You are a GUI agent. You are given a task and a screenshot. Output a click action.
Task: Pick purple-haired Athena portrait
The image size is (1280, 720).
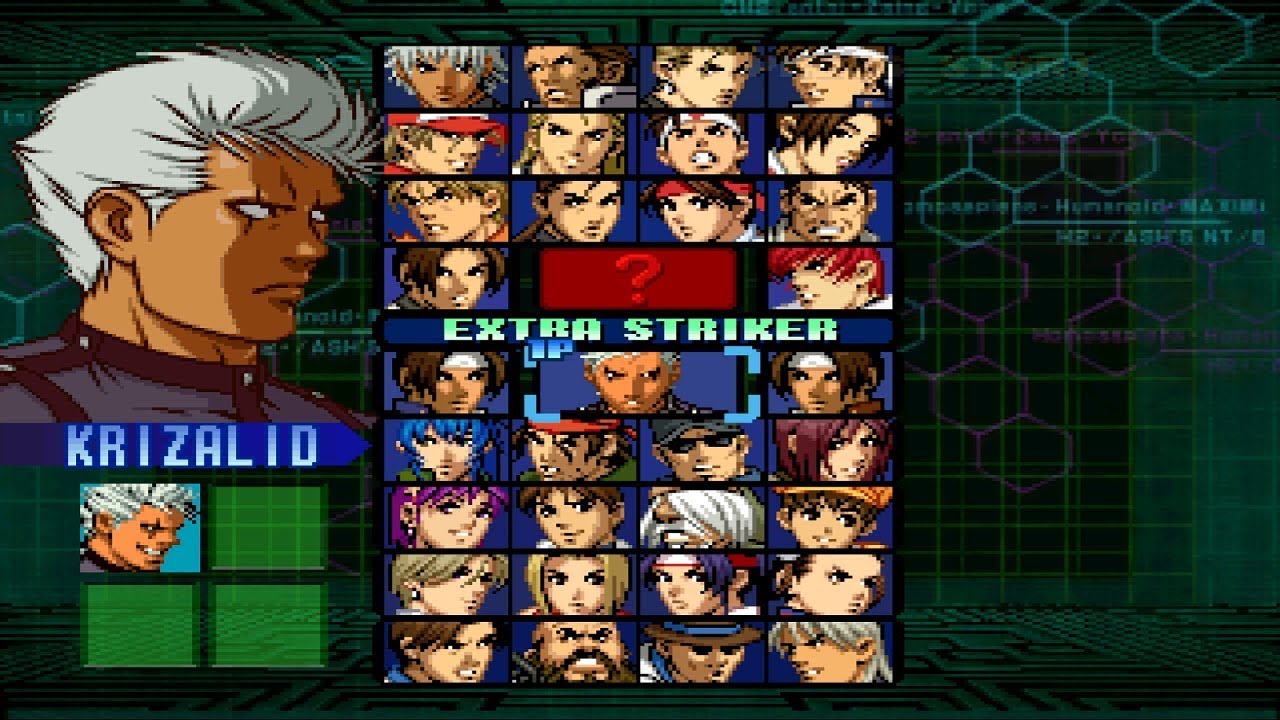[x=446, y=516]
